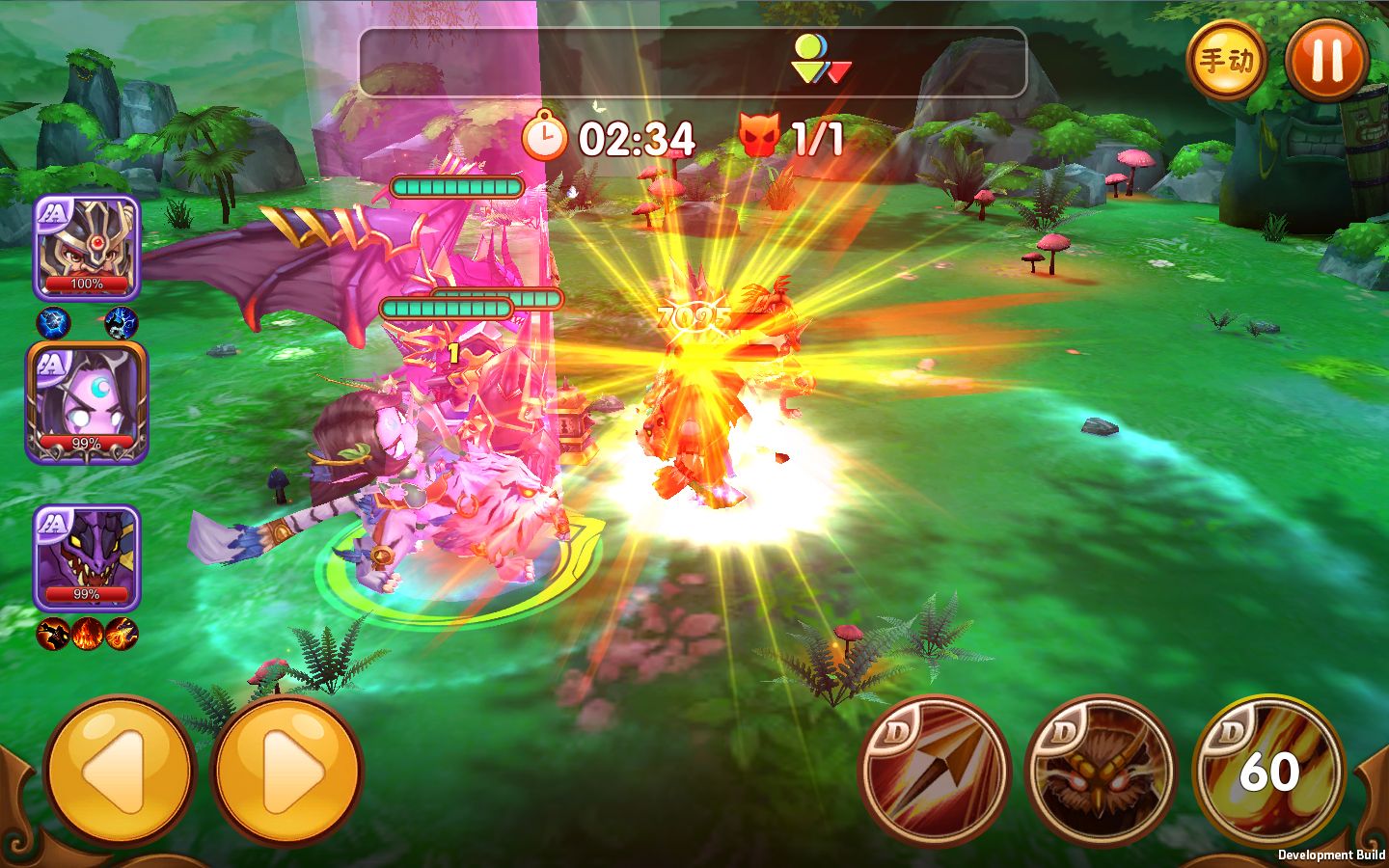Trigger the fire skill showing 60 cooldown
The width and height of the screenshot is (1389, 868).
click(x=1268, y=772)
